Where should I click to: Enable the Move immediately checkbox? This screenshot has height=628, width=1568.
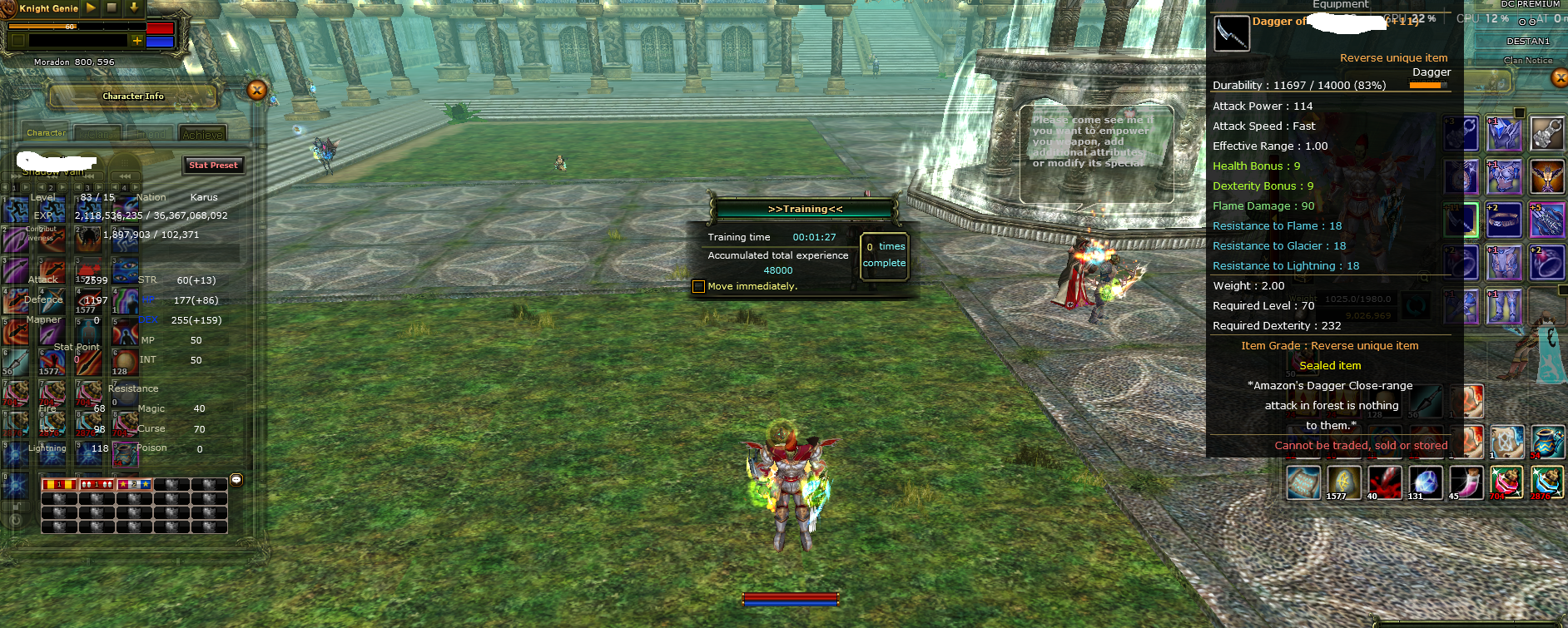pyautogui.click(x=697, y=285)
